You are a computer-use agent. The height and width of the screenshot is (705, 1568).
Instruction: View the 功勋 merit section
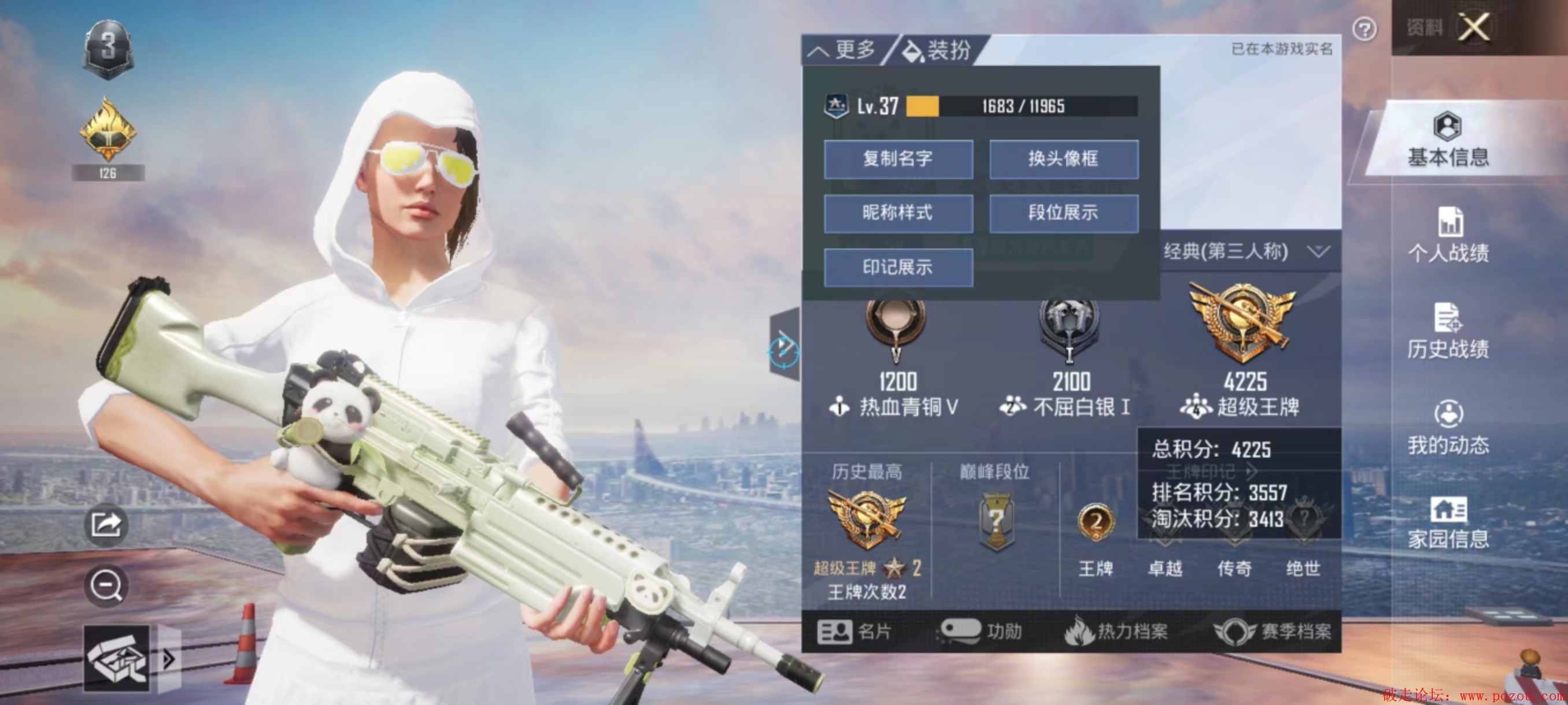pos(981,632)
